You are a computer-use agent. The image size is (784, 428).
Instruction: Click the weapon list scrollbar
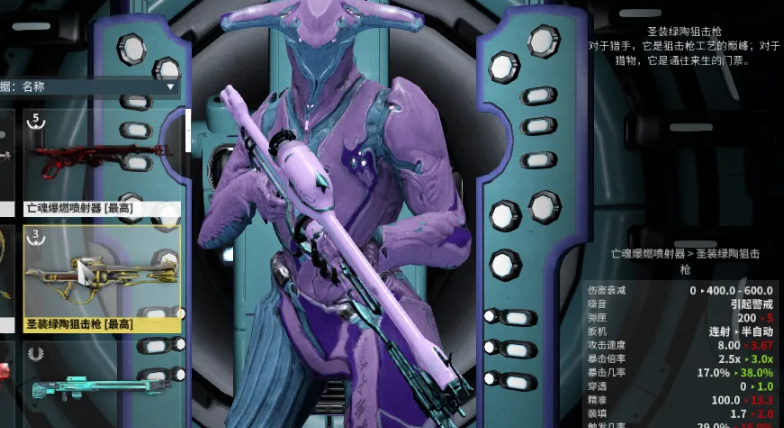coord(186,130)
